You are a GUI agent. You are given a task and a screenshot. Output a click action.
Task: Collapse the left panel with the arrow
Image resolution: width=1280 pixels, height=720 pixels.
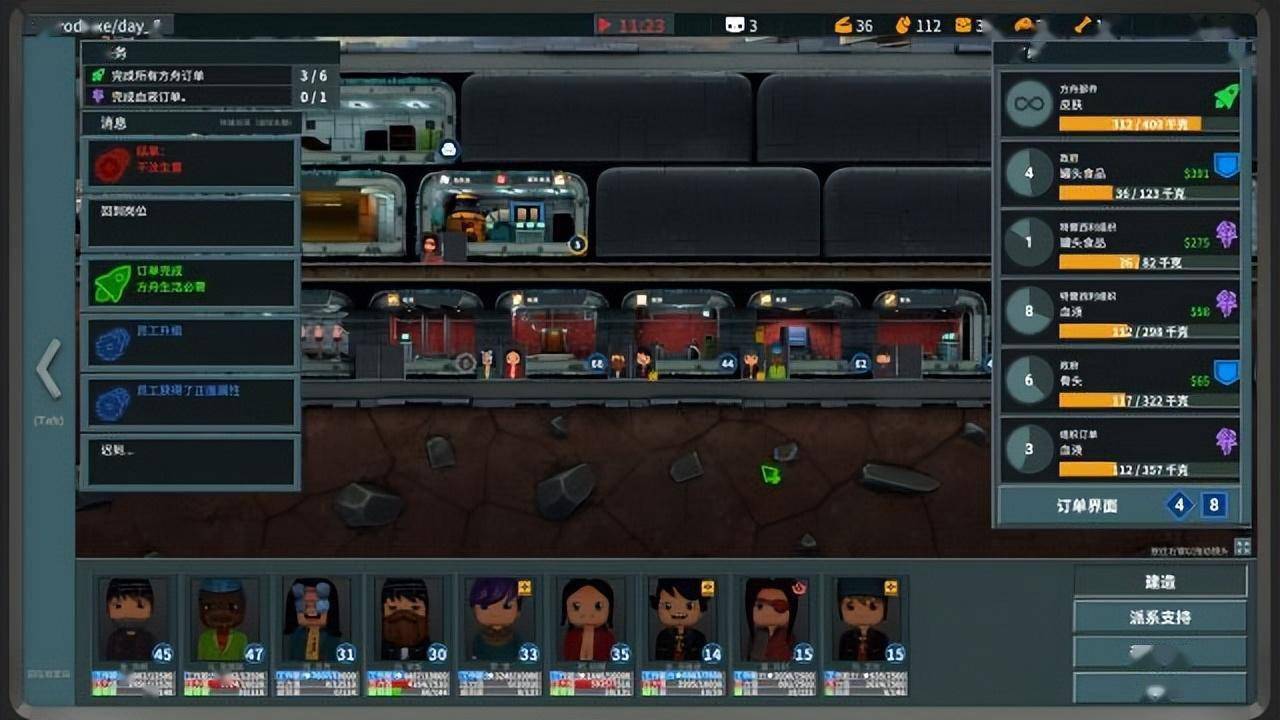[x=48, y=369]
